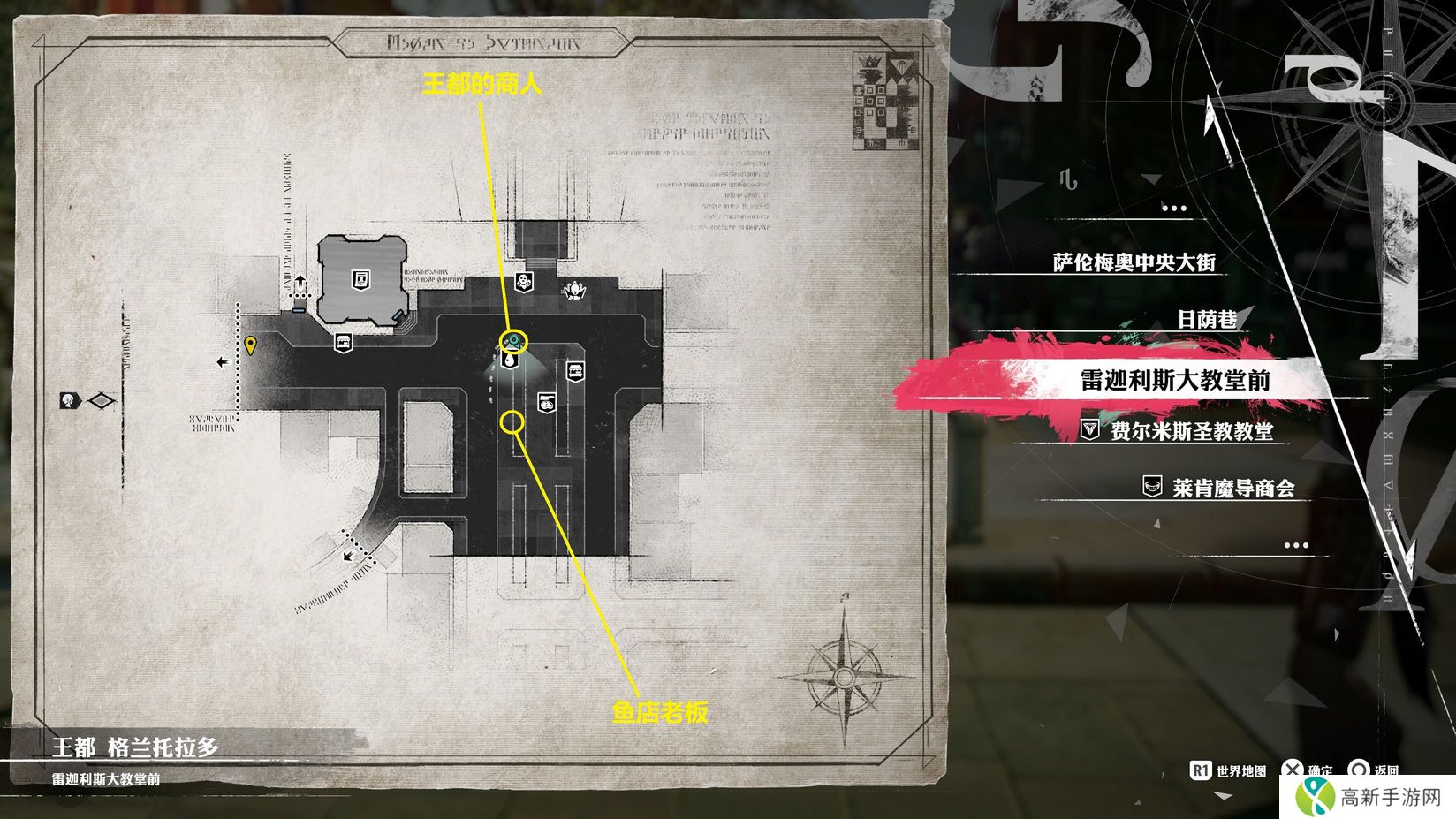Image resolution: width=1456 pixels, height=819 pixels.
Task: Select 萨伦梅奥中央大街 in the location list
Action: click(x=1134, y=262)
